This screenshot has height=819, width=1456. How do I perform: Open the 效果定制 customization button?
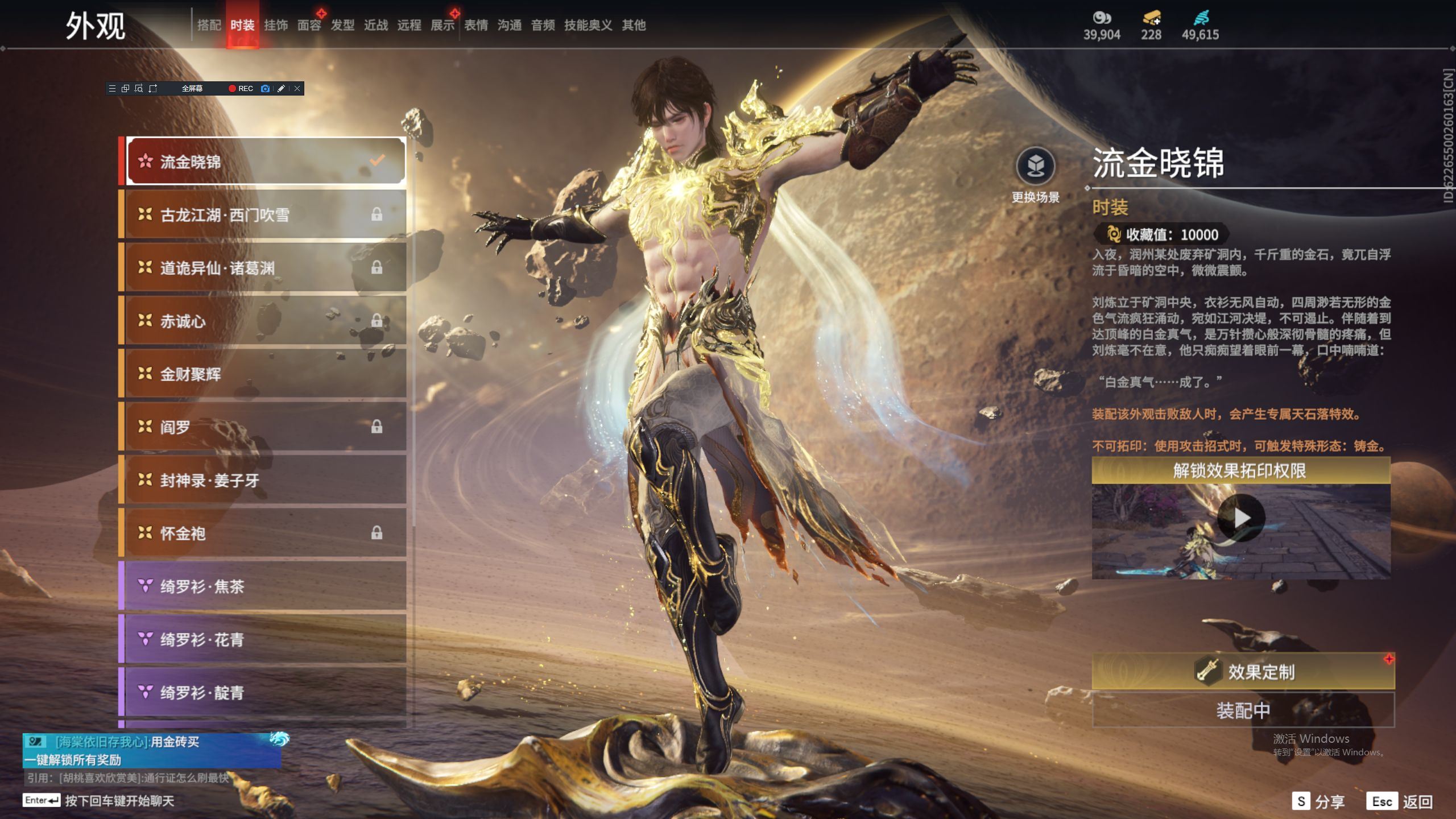(1243, 672)
